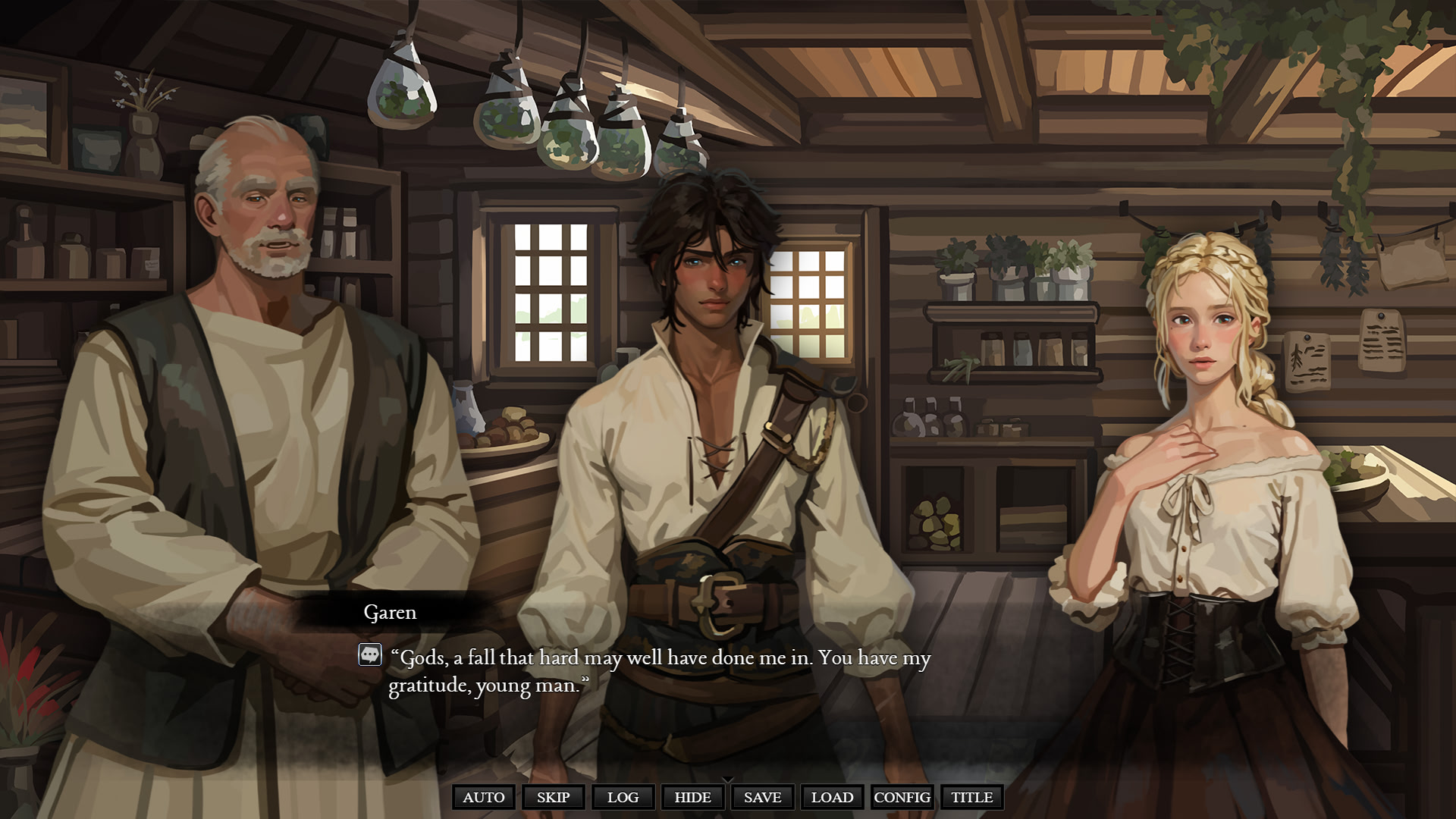The width and height of the screenshot is (1456, 819).
Task: Open the LOAD game menu
Action: coord(832,797)
